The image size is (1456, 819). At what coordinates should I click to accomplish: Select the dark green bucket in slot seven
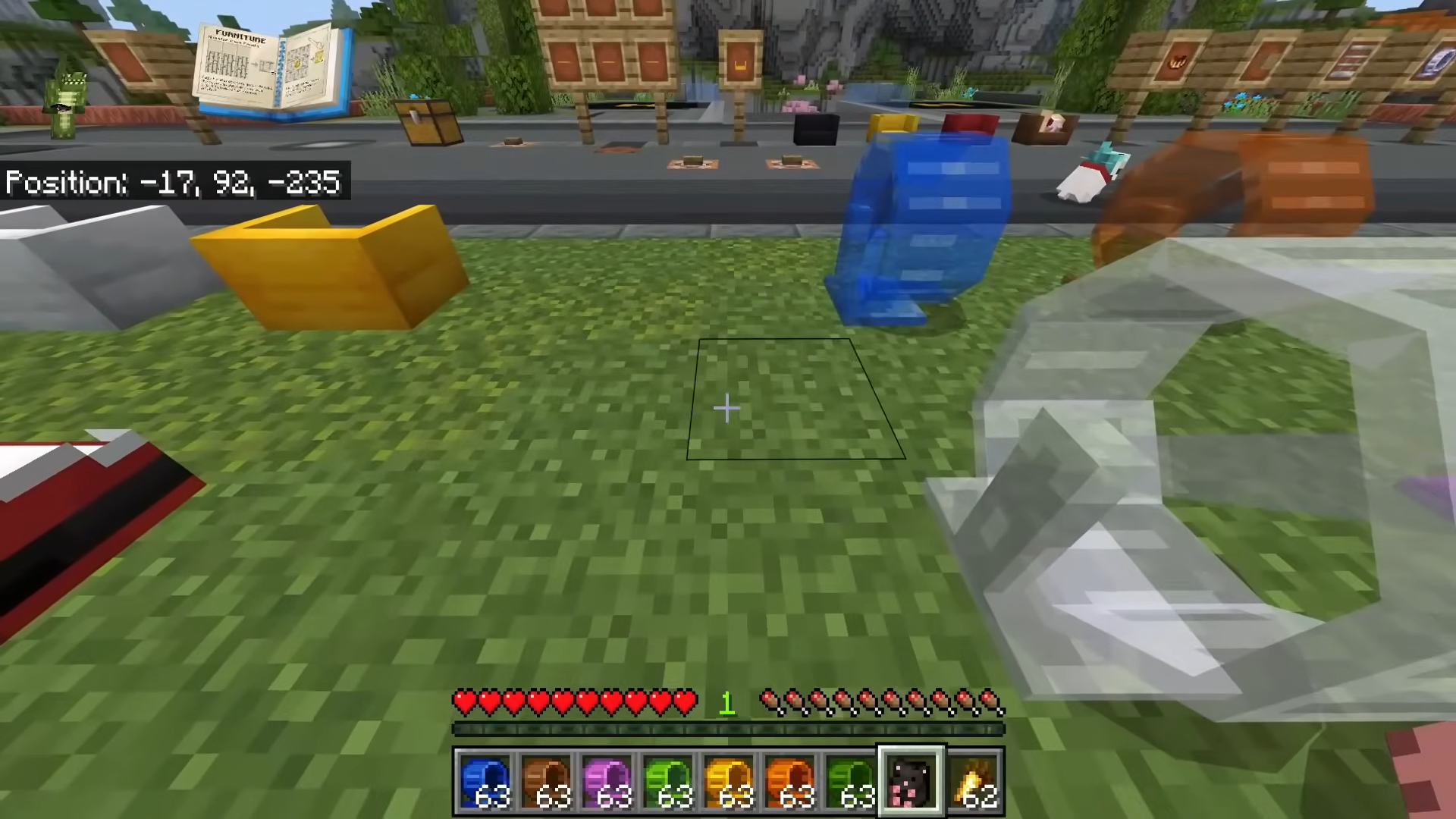851,780
